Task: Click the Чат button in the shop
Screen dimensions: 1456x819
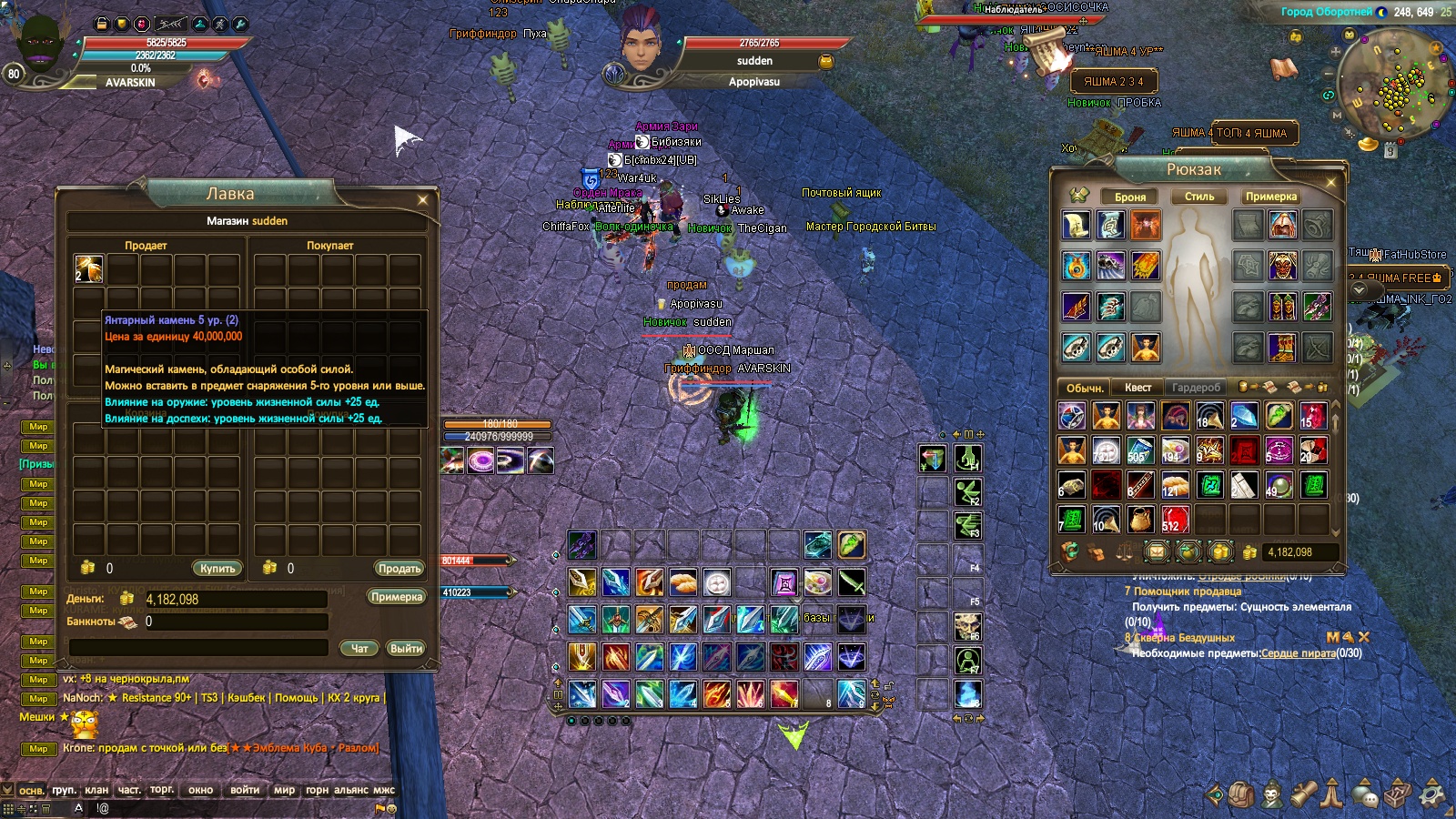Action: click(359, 649)
